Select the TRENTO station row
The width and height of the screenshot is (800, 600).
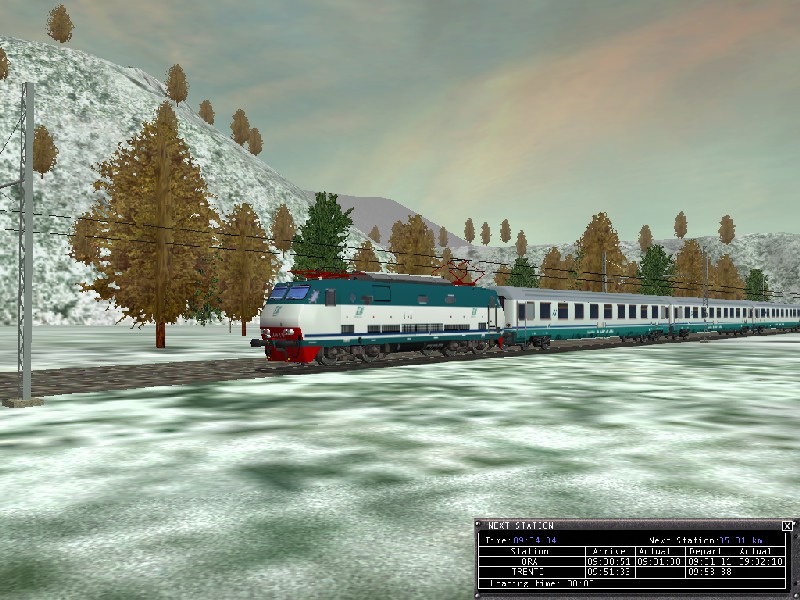(x=529, y=573)
